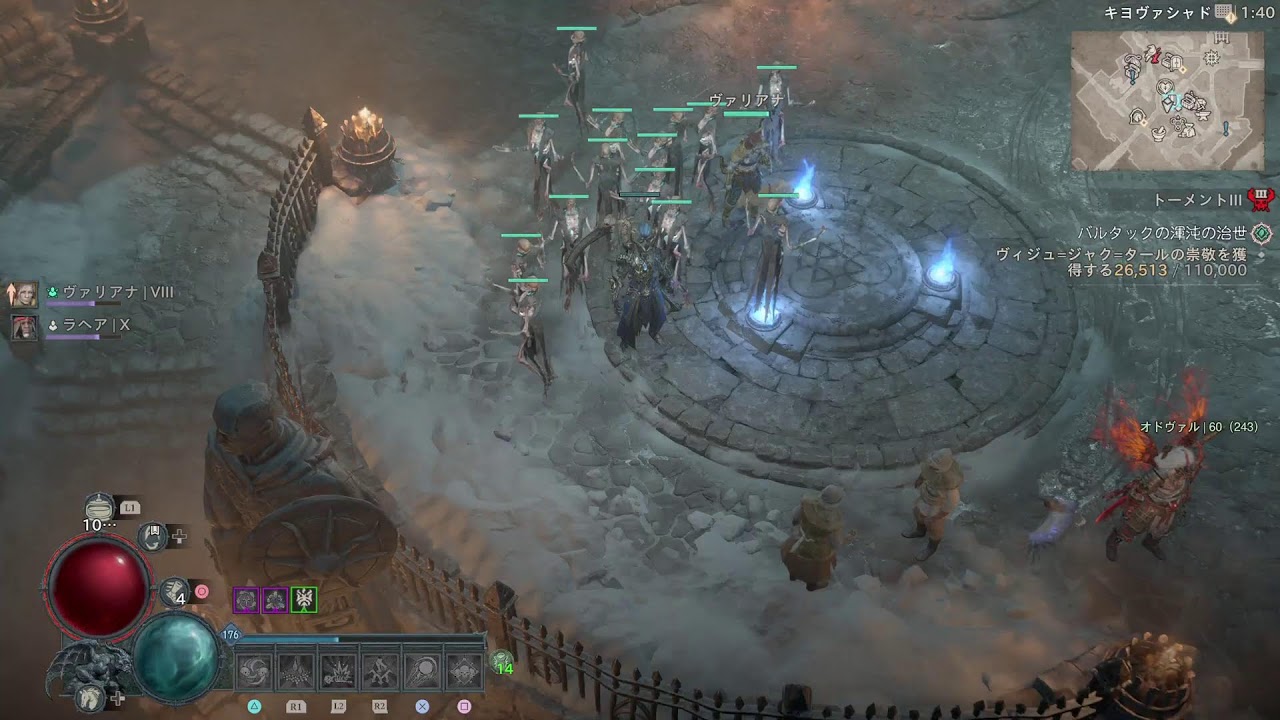Click the blue exclamation quest marker on the minimap

pyautogui.click(x=1226, y=128)
